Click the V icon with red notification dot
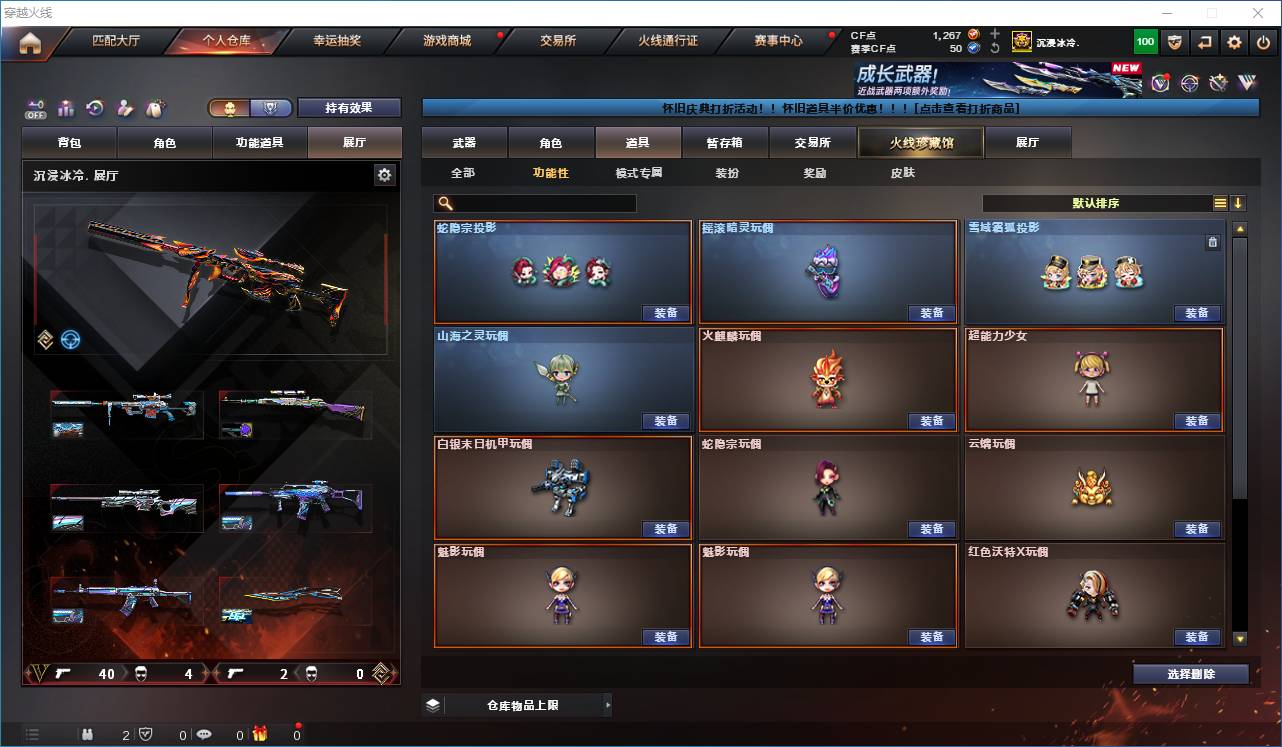 (x=1161, y=82)
